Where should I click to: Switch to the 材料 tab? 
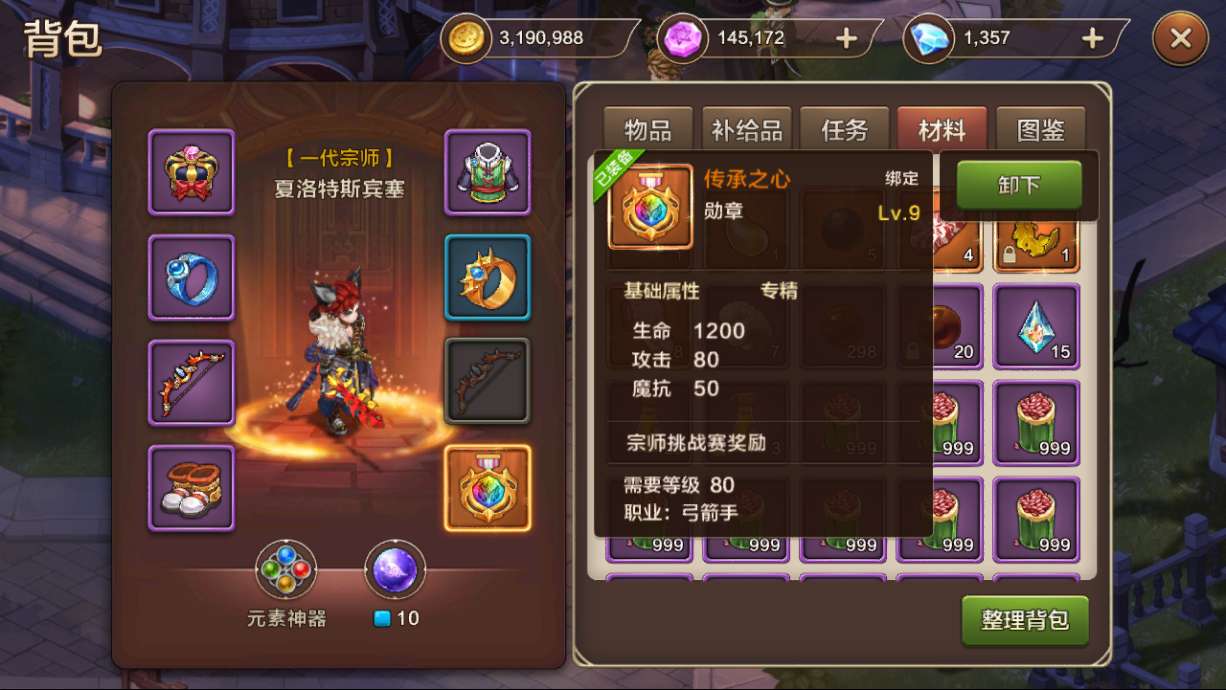(941, 130)
